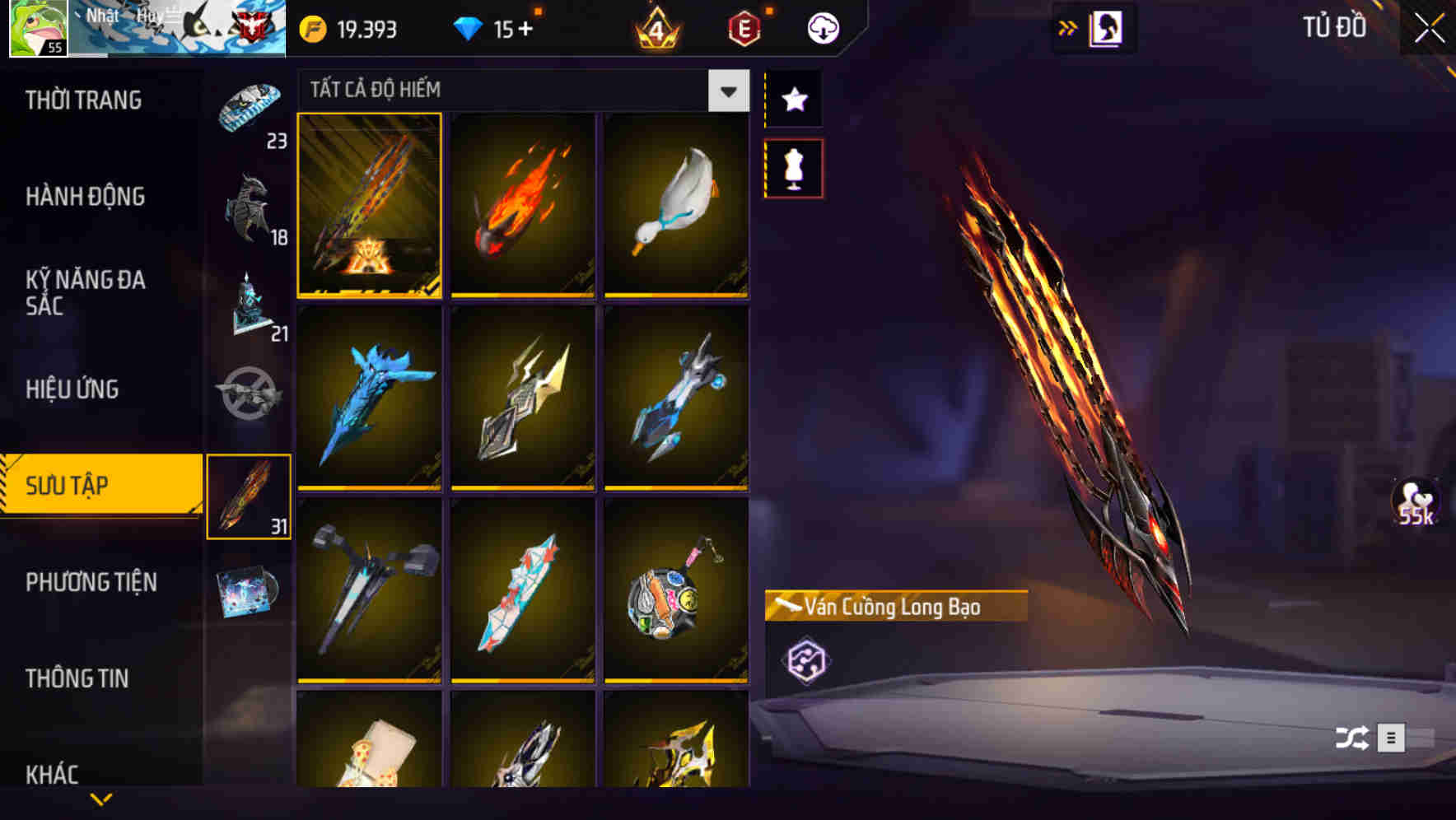
Task: Open the diamond top-up icon
Action: coord(469,27)
